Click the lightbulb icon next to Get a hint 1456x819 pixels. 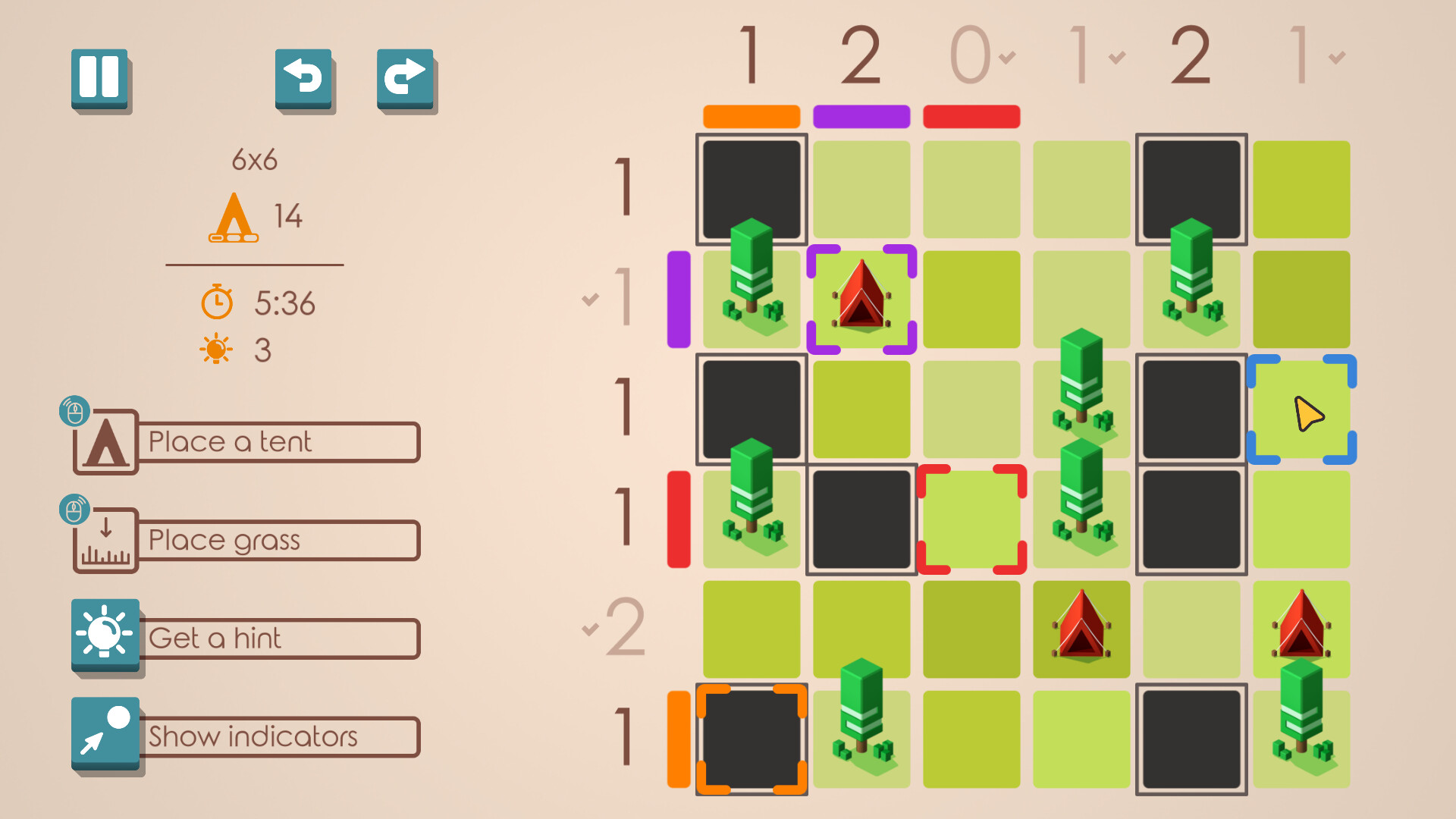point(106,637)
